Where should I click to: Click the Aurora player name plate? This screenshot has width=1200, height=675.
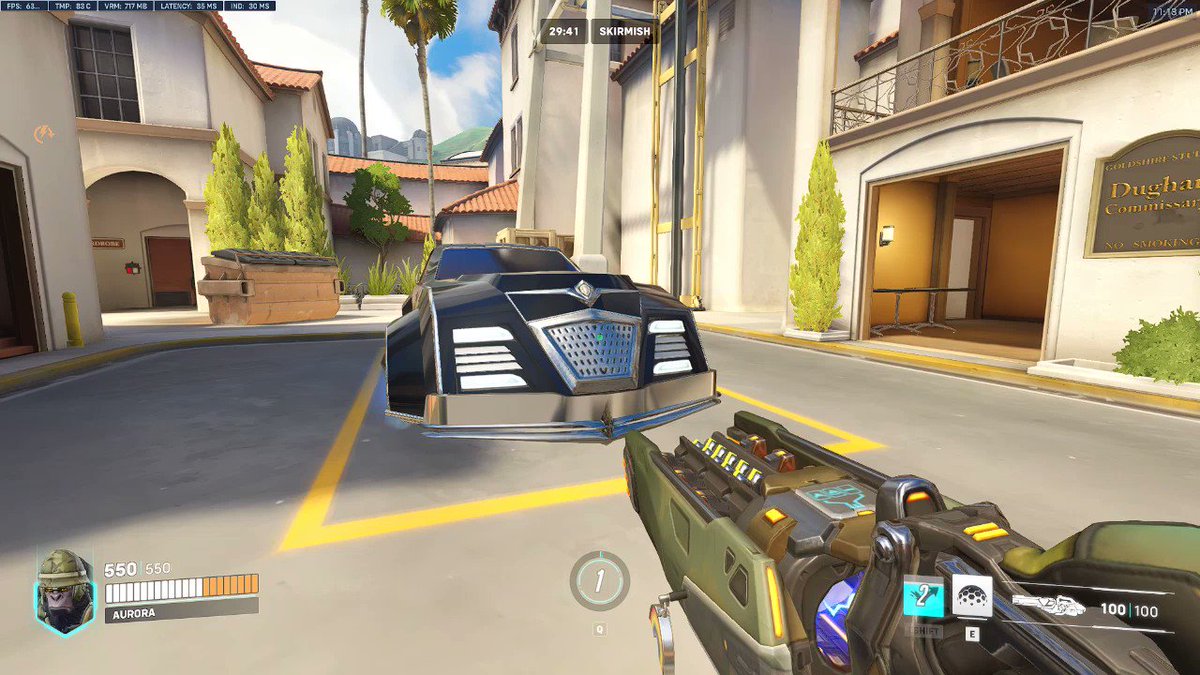tap(180, 608)
